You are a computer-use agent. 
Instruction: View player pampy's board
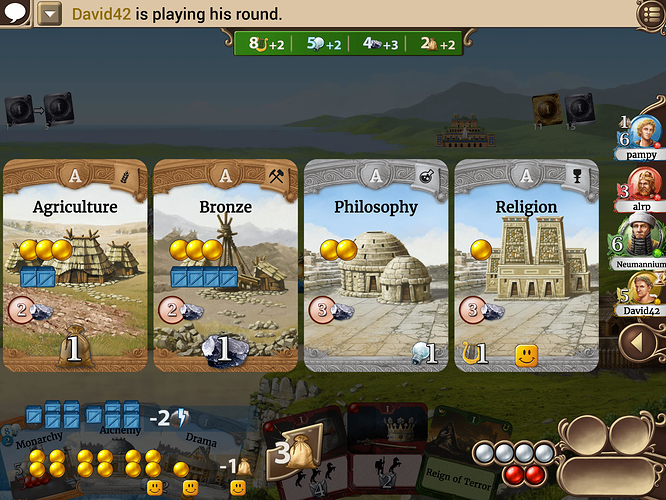point(641,138)
